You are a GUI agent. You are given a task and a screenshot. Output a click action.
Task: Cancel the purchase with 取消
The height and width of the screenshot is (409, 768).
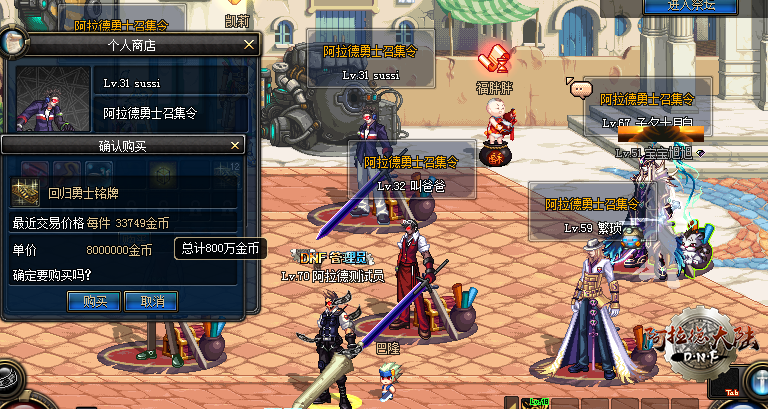coord(152,300)
